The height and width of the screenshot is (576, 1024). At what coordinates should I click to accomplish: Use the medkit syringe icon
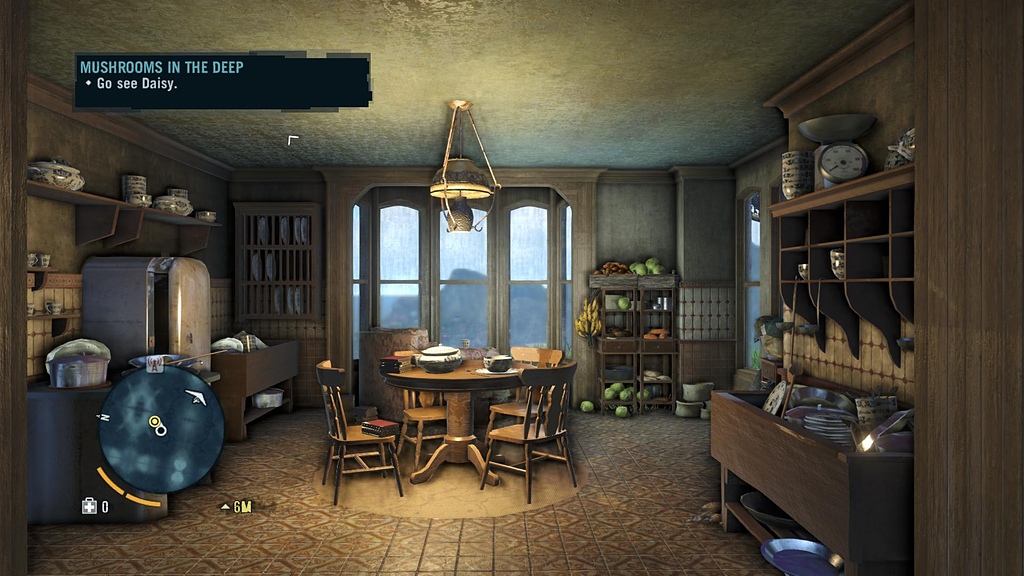89,506
